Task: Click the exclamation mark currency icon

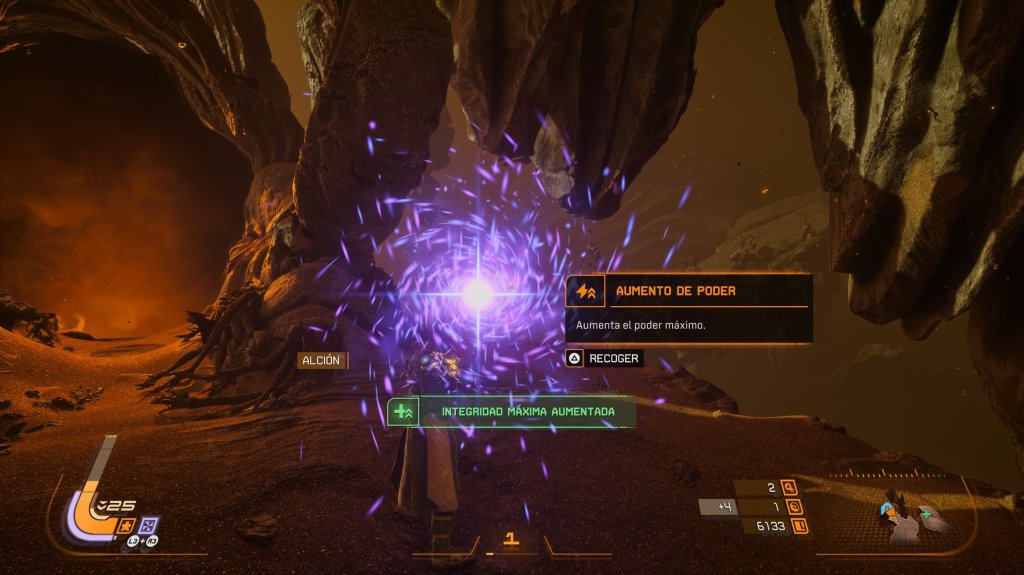Action: click(801, 526)
